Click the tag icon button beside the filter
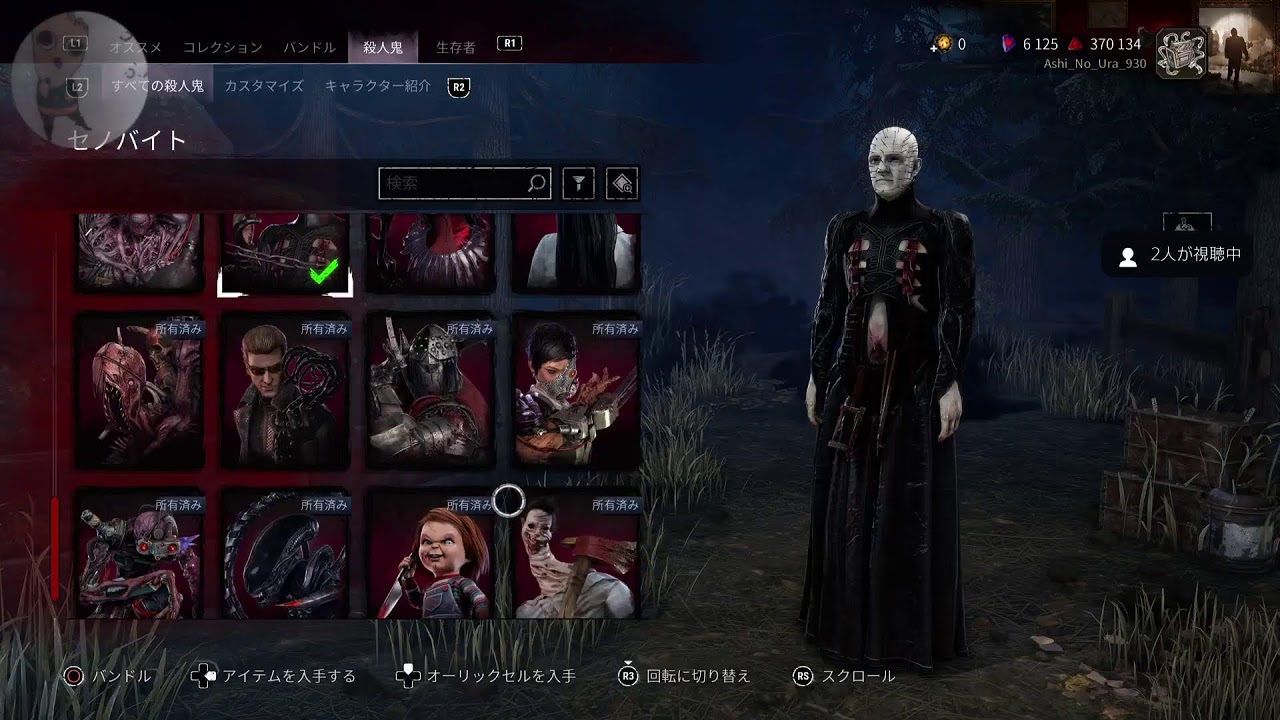1280x720 pixels. pos(622,183)
